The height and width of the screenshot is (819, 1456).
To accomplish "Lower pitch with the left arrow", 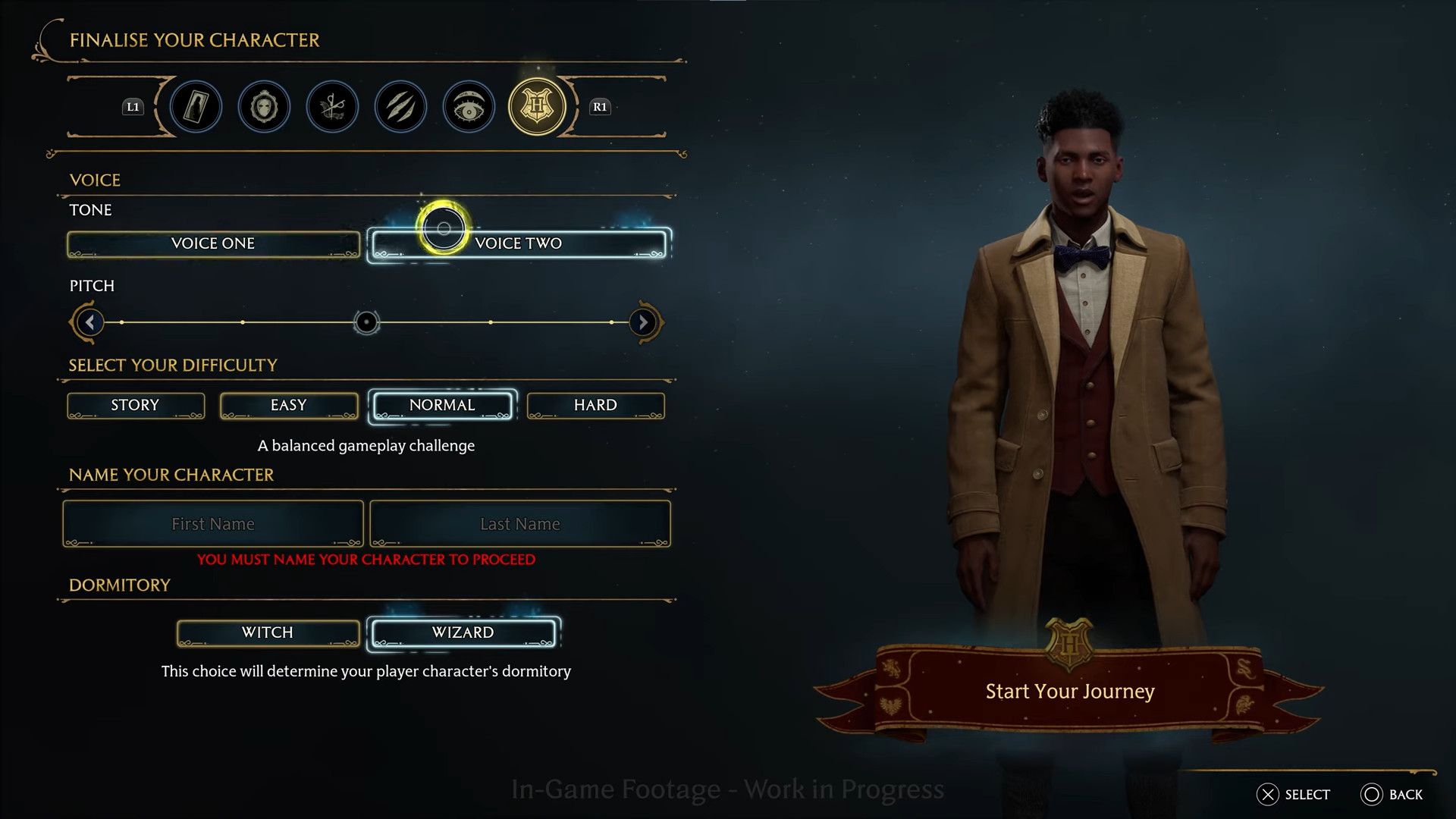I will click(x=89, y=322).
